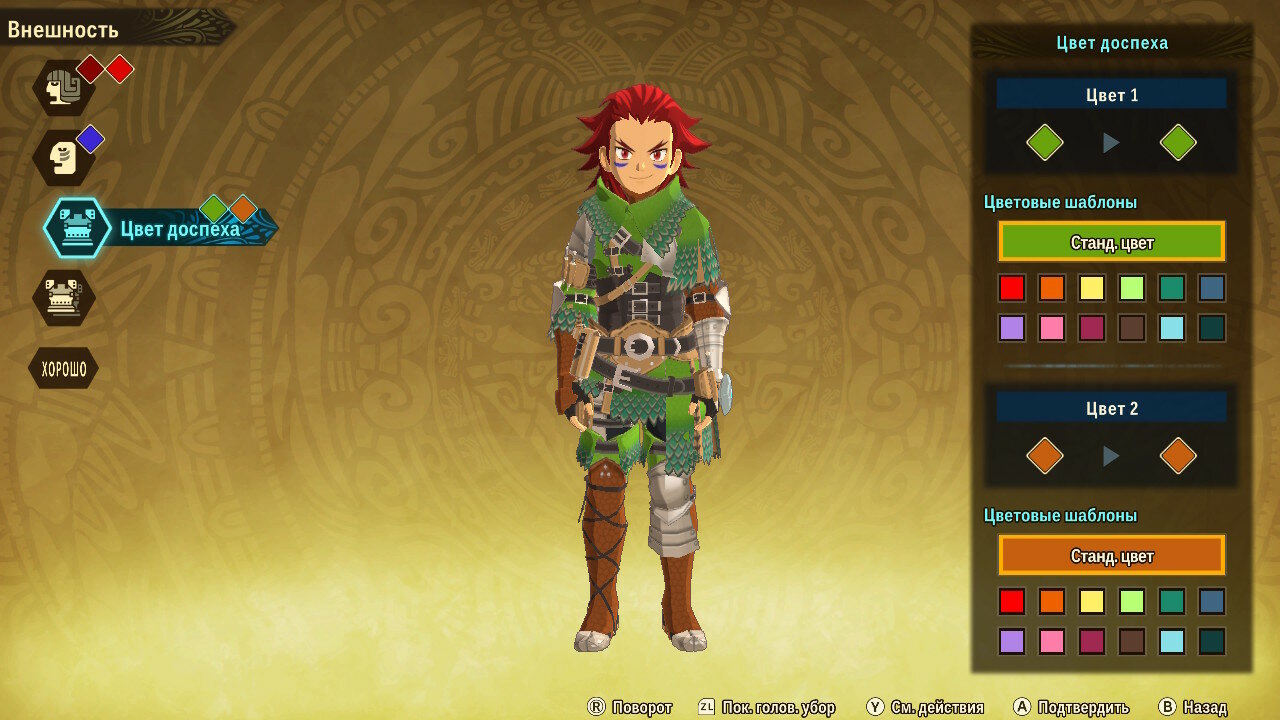
Task: Apply the dark teal swatch to Цвет 2
Action: (1212, 641)
